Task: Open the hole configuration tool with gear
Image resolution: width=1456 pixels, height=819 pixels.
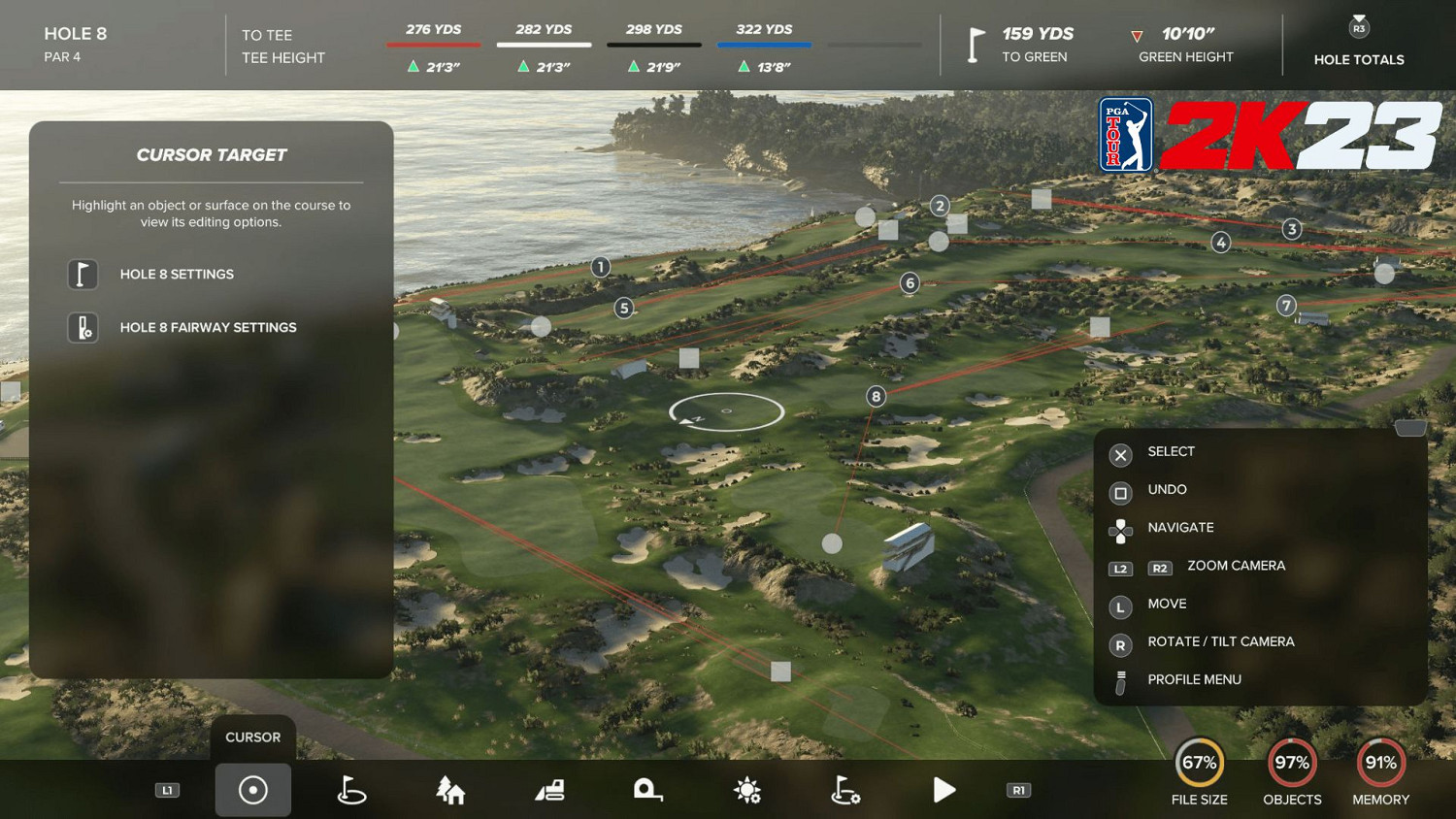Action: point(845,789)
